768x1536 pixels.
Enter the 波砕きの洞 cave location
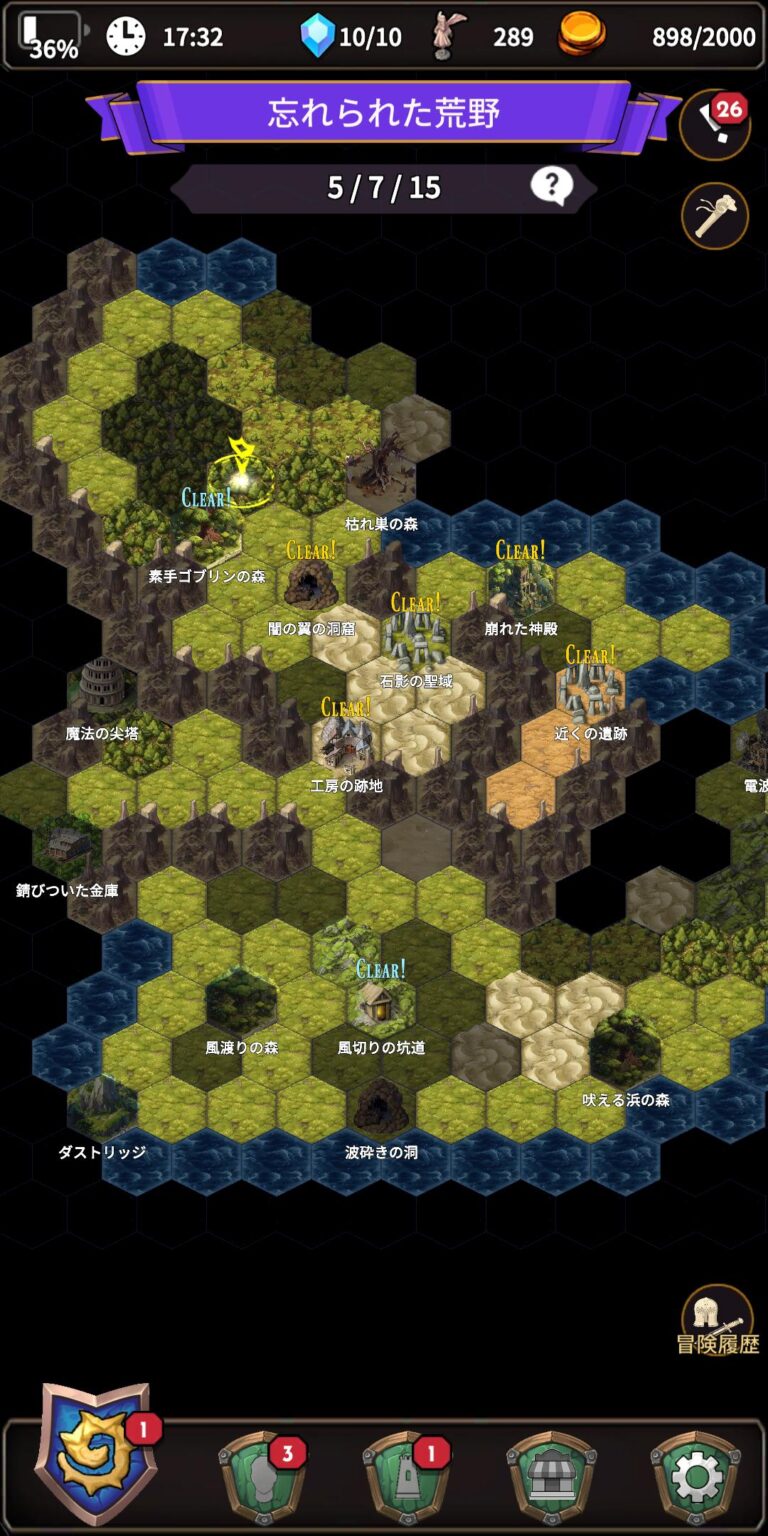(x=381, y=1105)
